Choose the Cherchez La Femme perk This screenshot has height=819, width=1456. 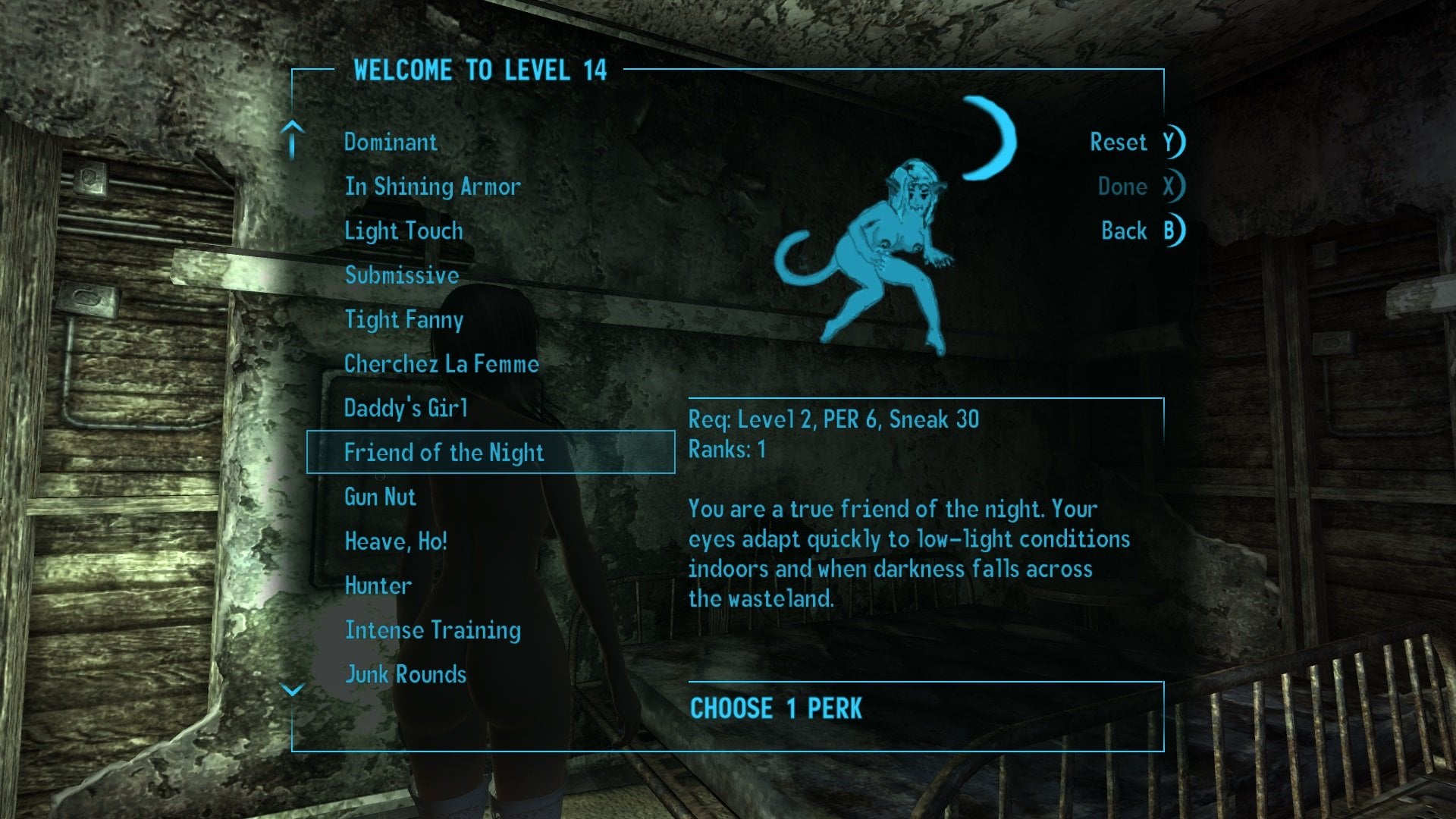[441, 364]
